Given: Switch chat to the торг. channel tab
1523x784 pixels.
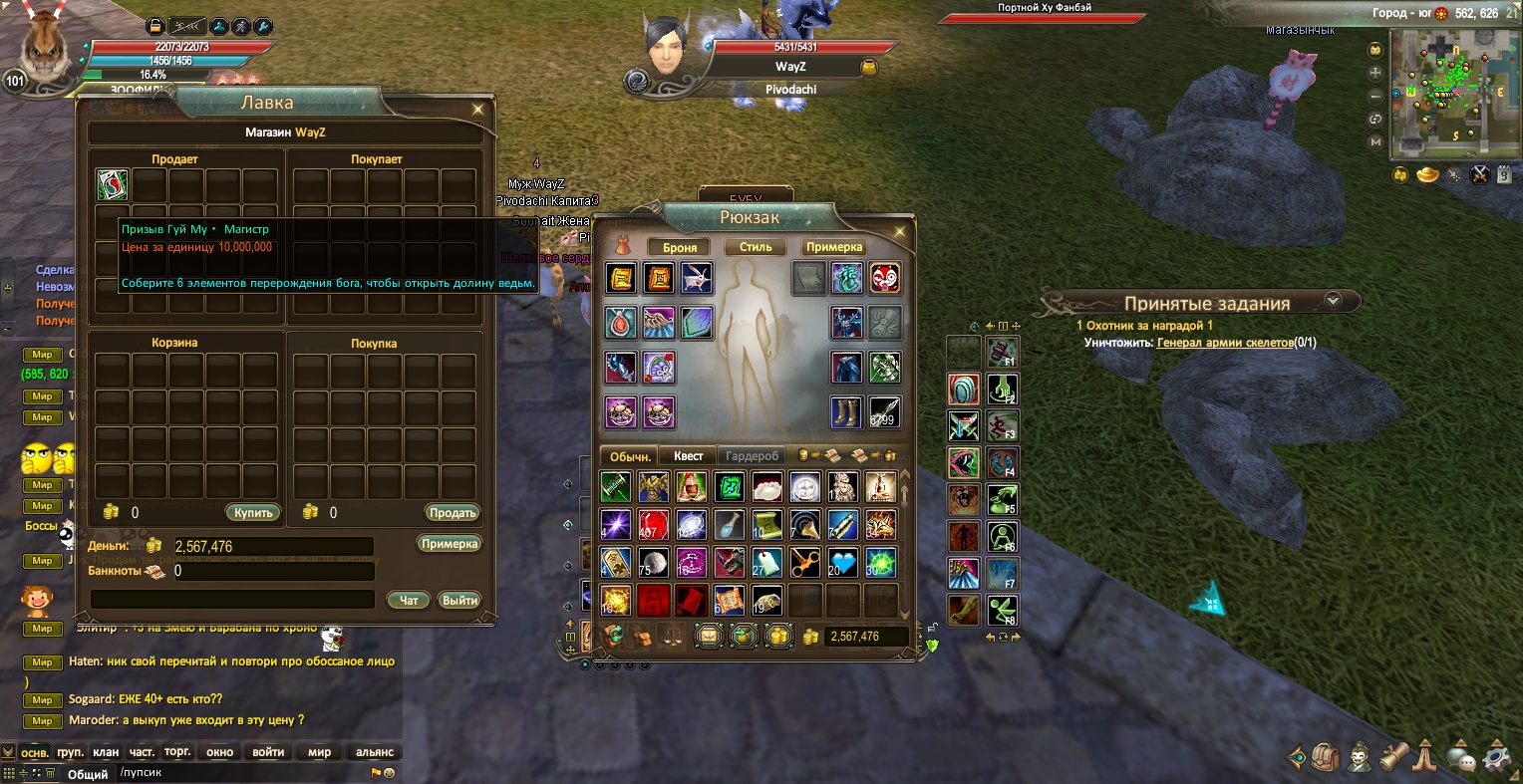Looking at the screenshot, I should (x=177, y=752).
